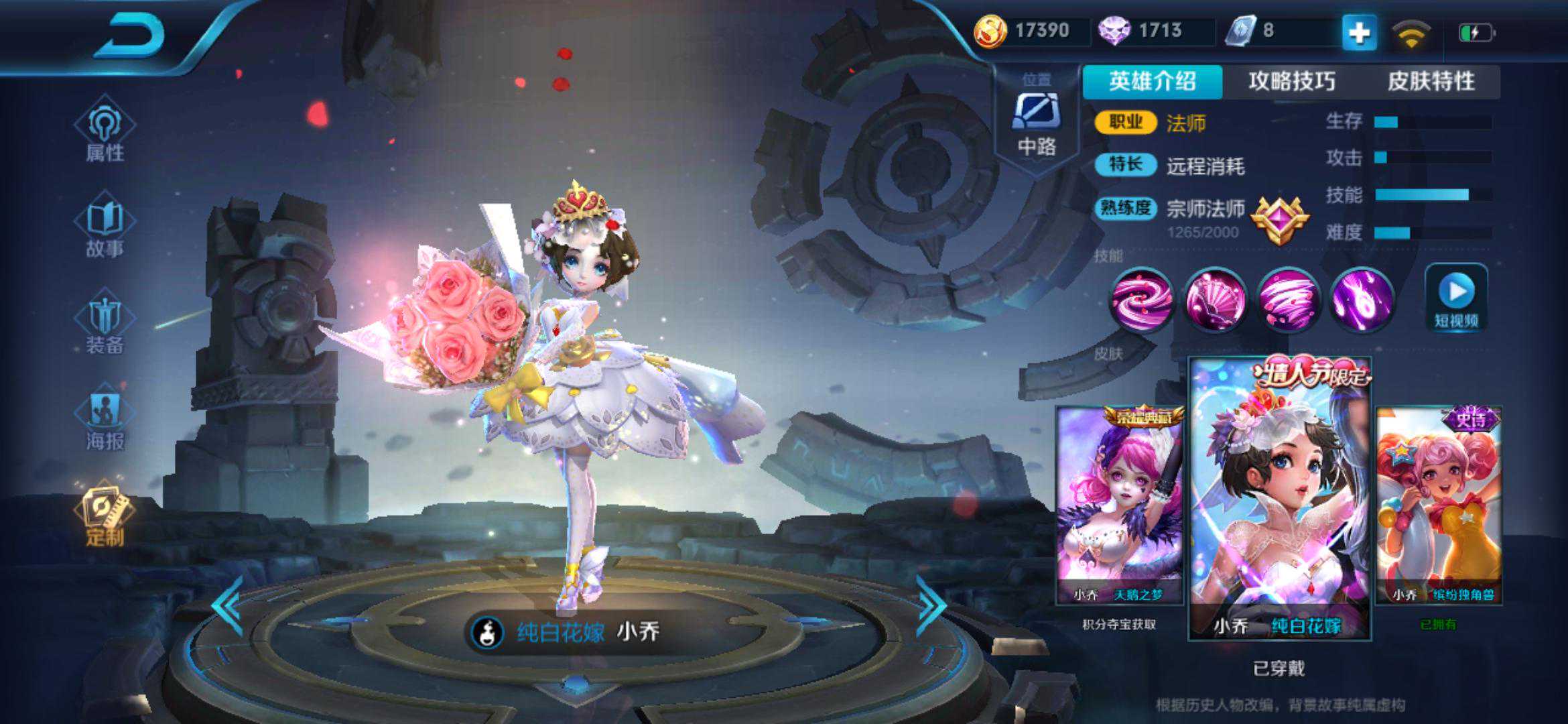
Task: Select the whirlwind skill icon
Action: click(1288, 300)
